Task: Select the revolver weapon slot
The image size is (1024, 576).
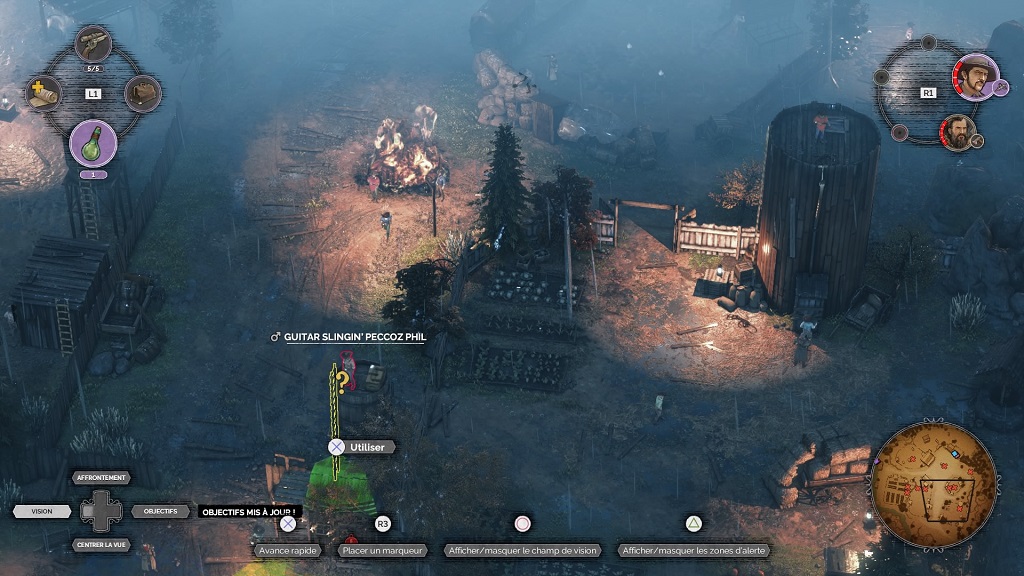Action: (93, 44)
